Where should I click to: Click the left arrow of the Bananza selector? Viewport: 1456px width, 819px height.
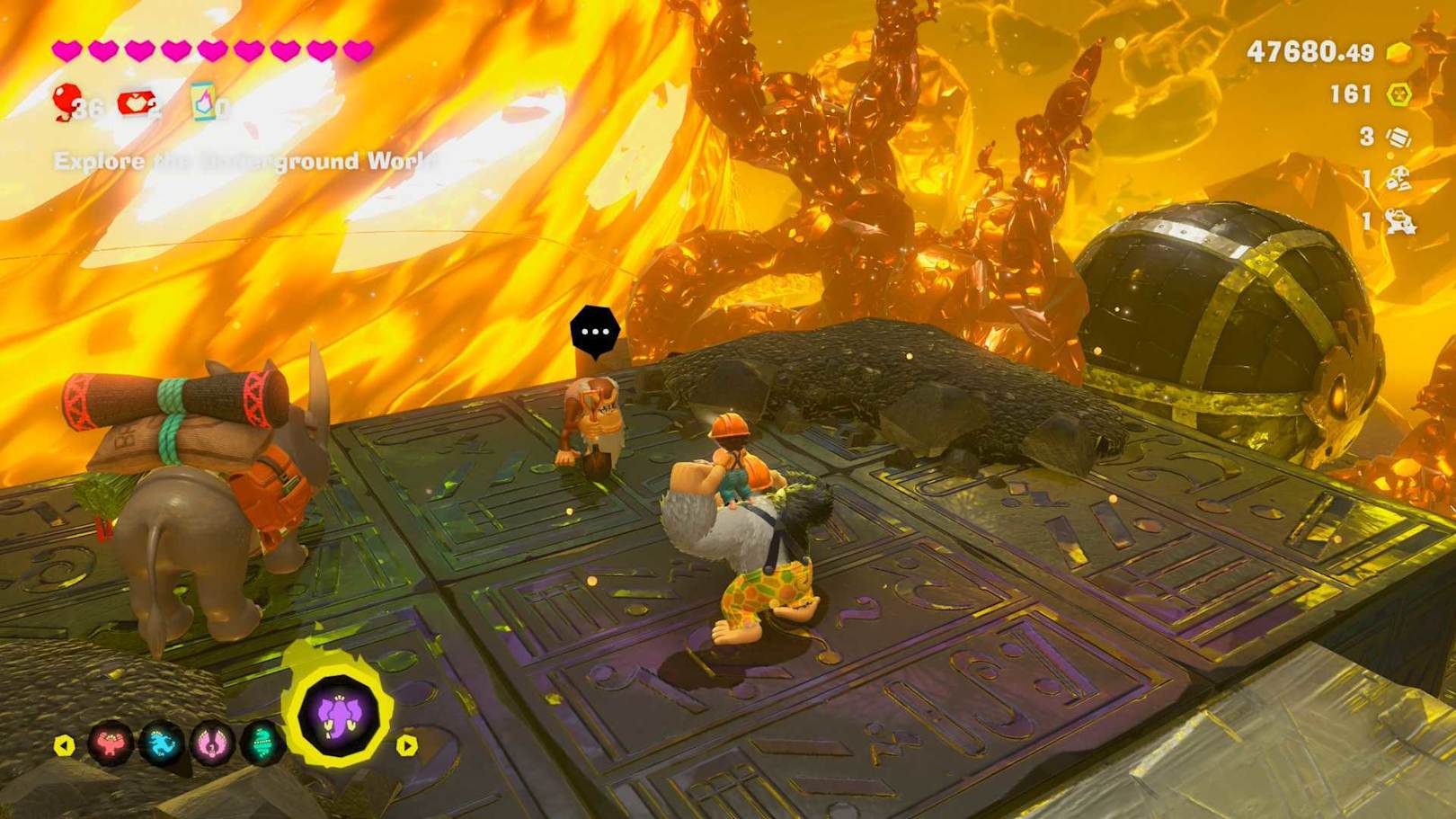64,745
